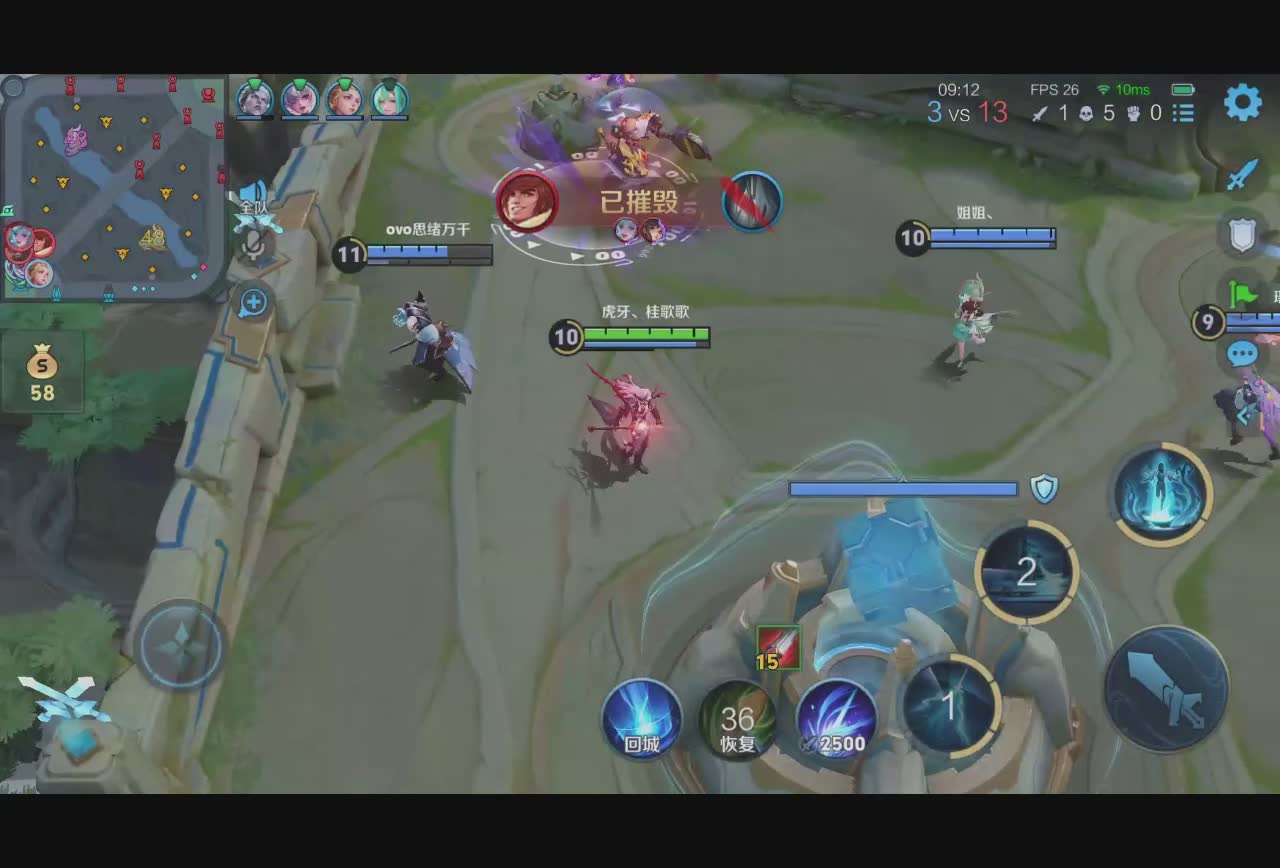Send the green flag gather signal
This screenshot has width=1280, height=868.
(1243, 294)
